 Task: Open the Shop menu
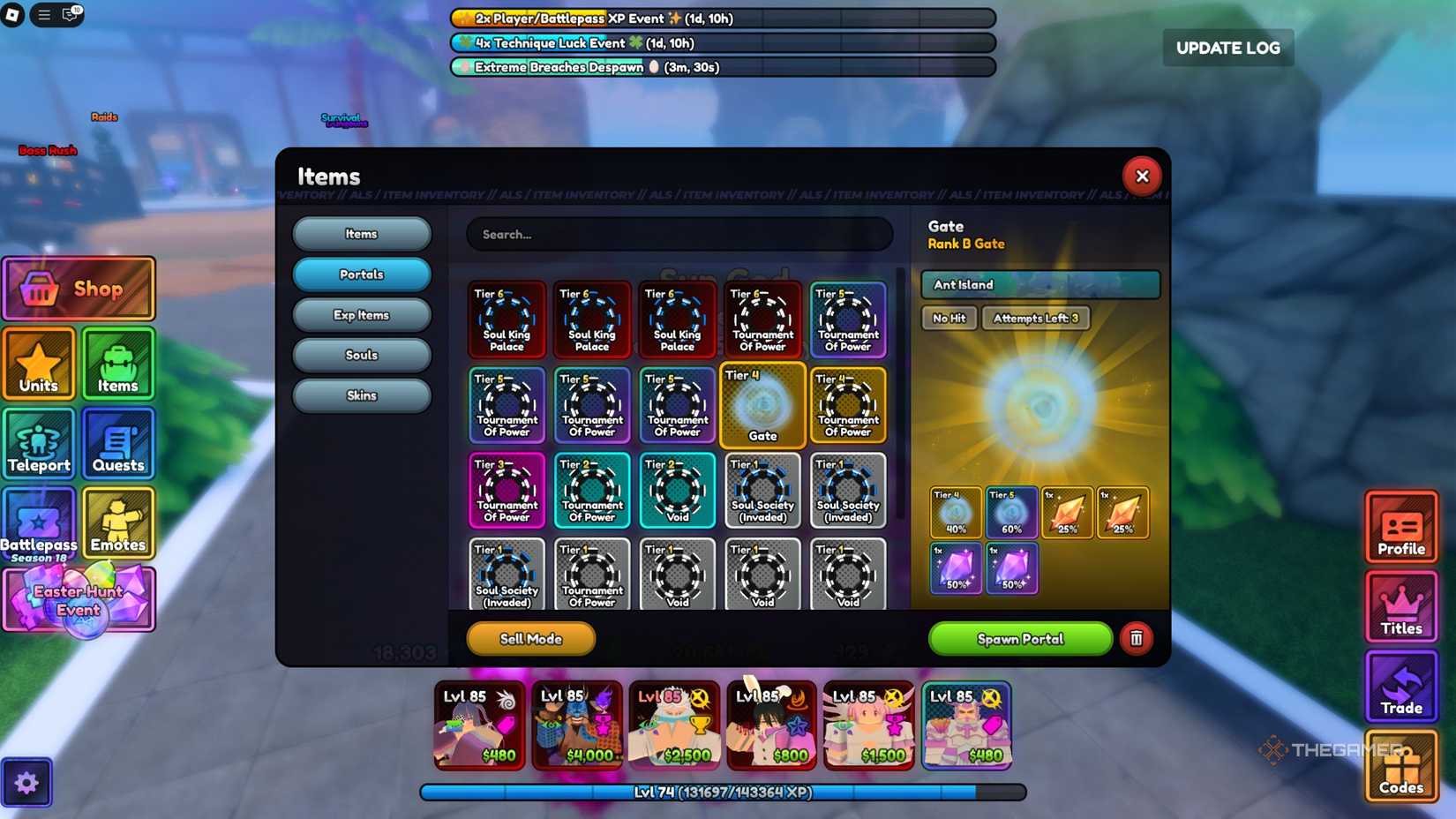pyautogui.click(x=79, y=289)
